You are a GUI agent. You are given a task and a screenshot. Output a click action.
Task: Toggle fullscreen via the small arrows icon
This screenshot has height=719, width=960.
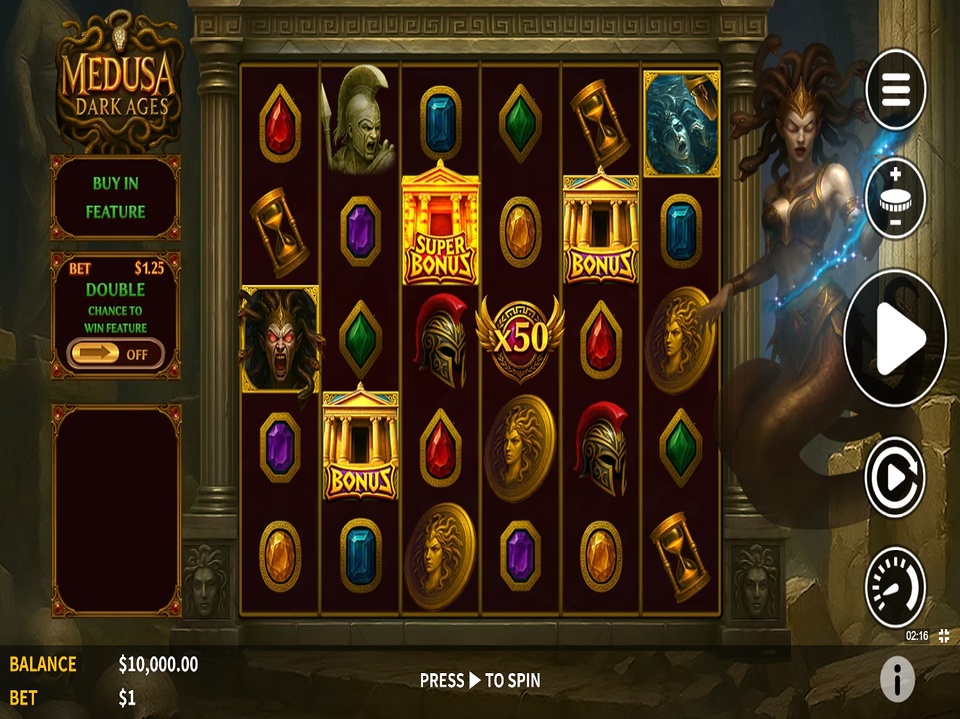coord(944,636)
